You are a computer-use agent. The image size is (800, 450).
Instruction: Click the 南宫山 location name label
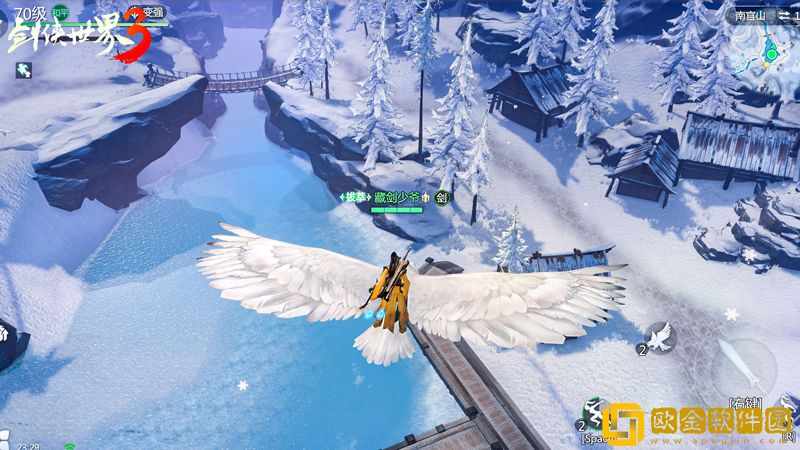click(749, 15)
